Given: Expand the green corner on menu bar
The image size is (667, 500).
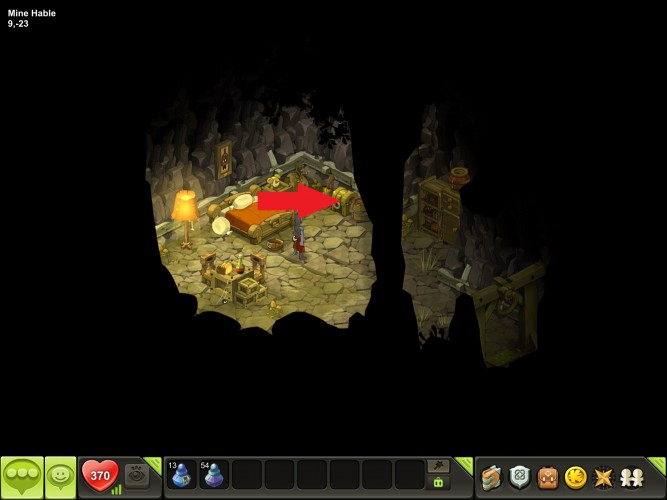Looking at the screenshot, I should click(657, 463).
